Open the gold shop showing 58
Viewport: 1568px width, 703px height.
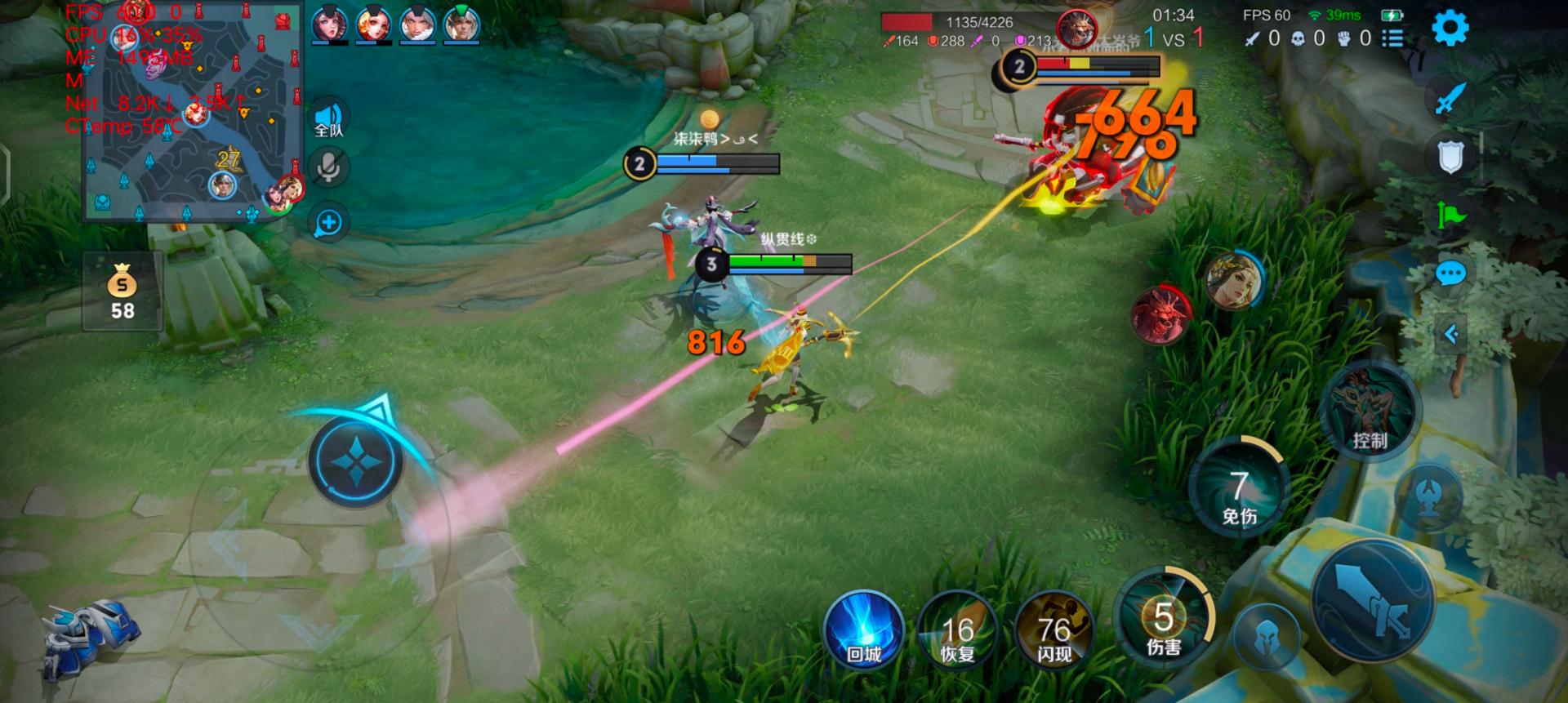[122, 291]
